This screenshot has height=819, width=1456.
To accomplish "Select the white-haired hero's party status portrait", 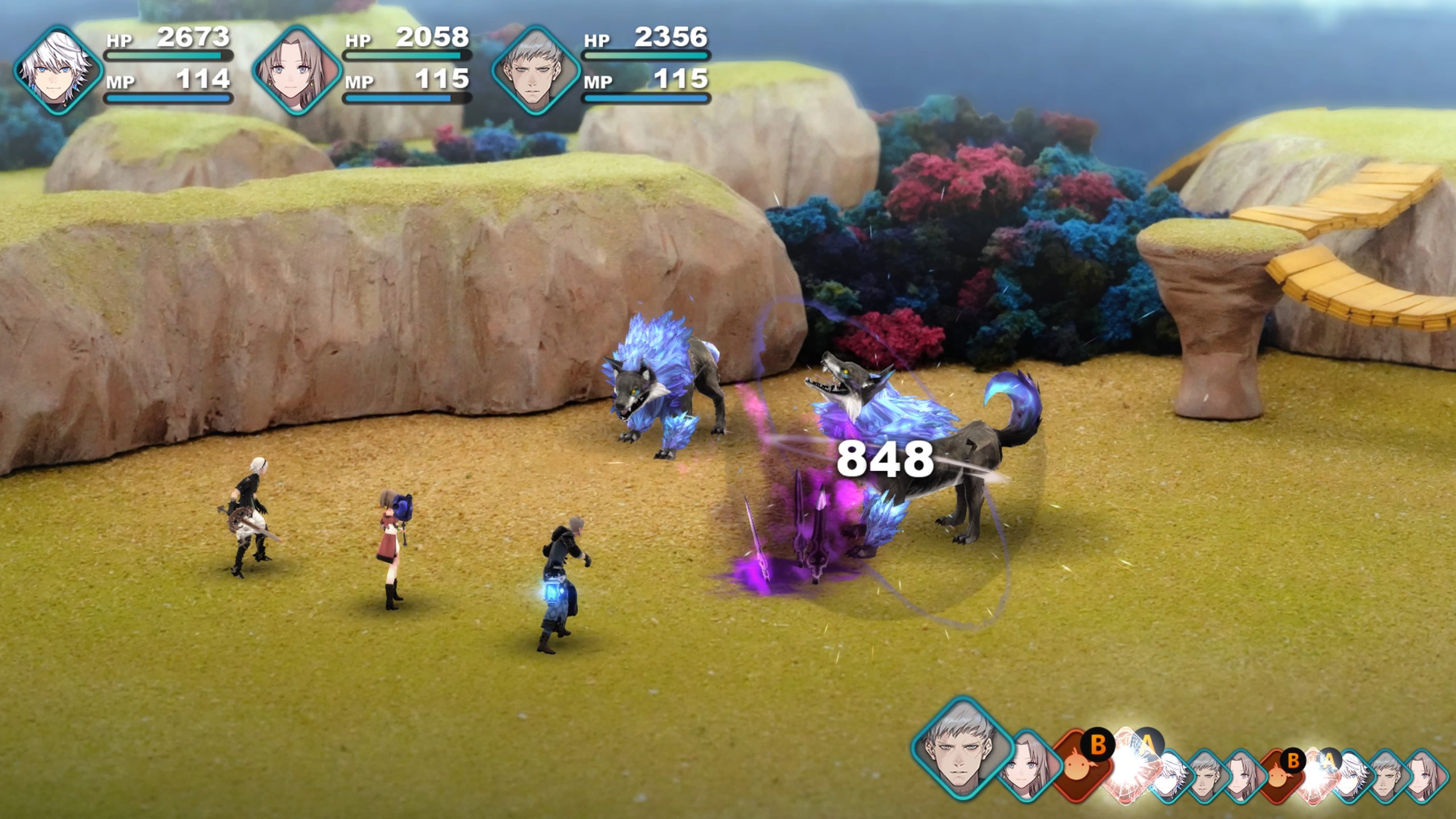I will click(58, 71).
